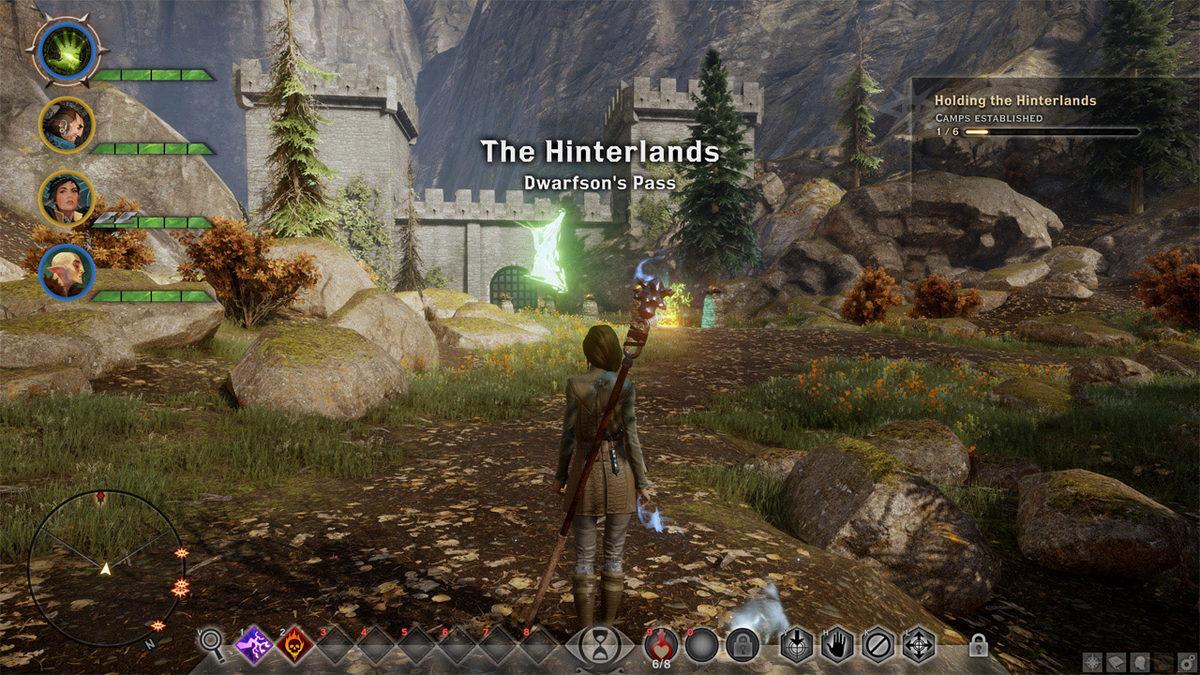Click the magnifying glass search icon
Image resolution: width=1200 pixels, height=675 pixels.
[x=211, y=643]
